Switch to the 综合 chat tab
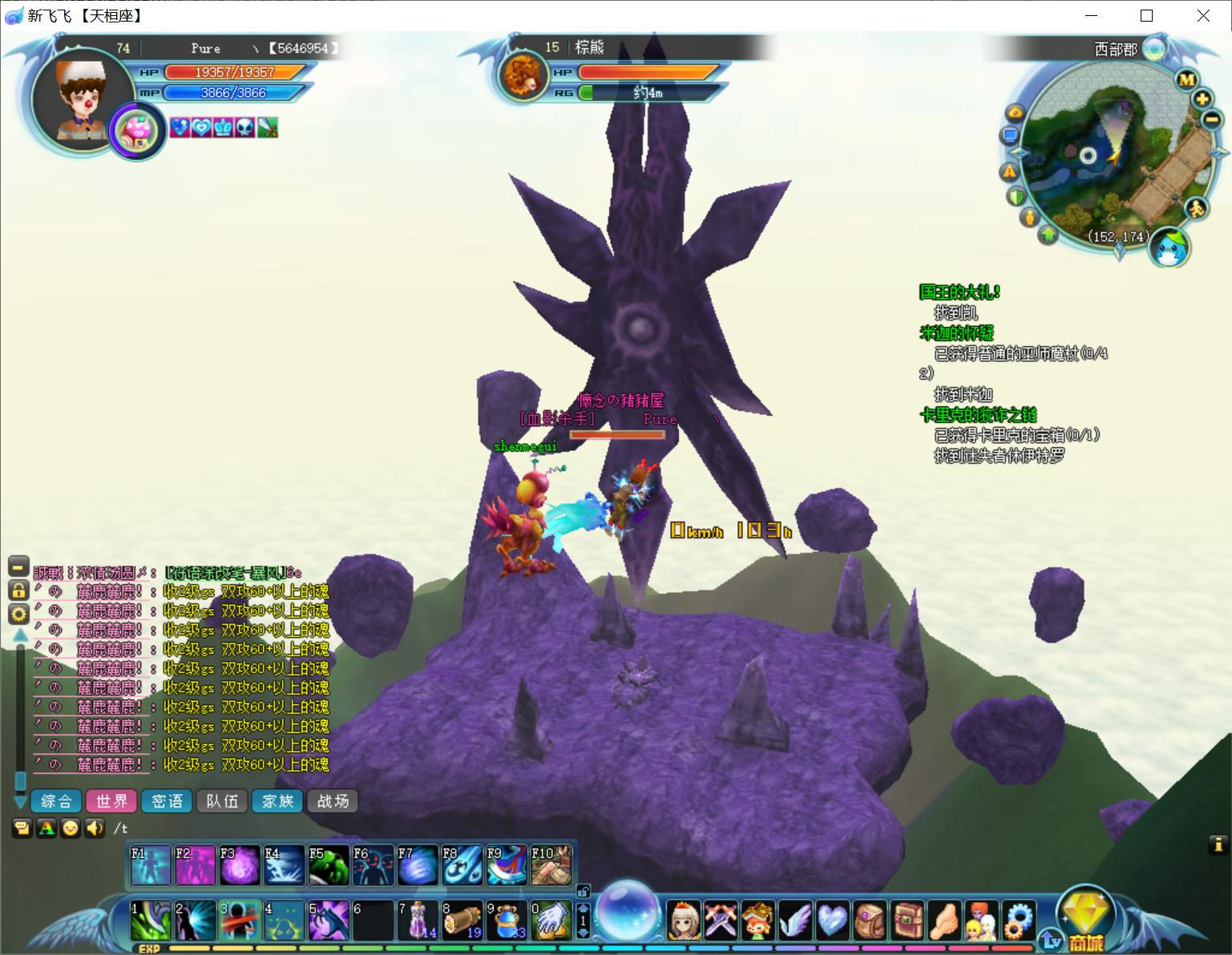 [x=56, y=801]
